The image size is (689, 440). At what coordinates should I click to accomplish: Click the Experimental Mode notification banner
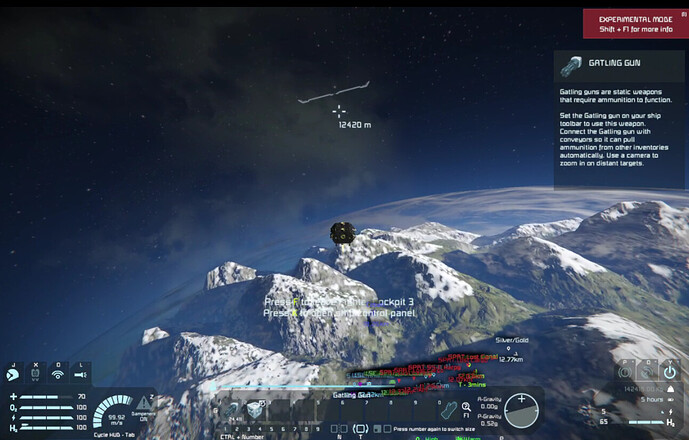(x=635, y=23)
